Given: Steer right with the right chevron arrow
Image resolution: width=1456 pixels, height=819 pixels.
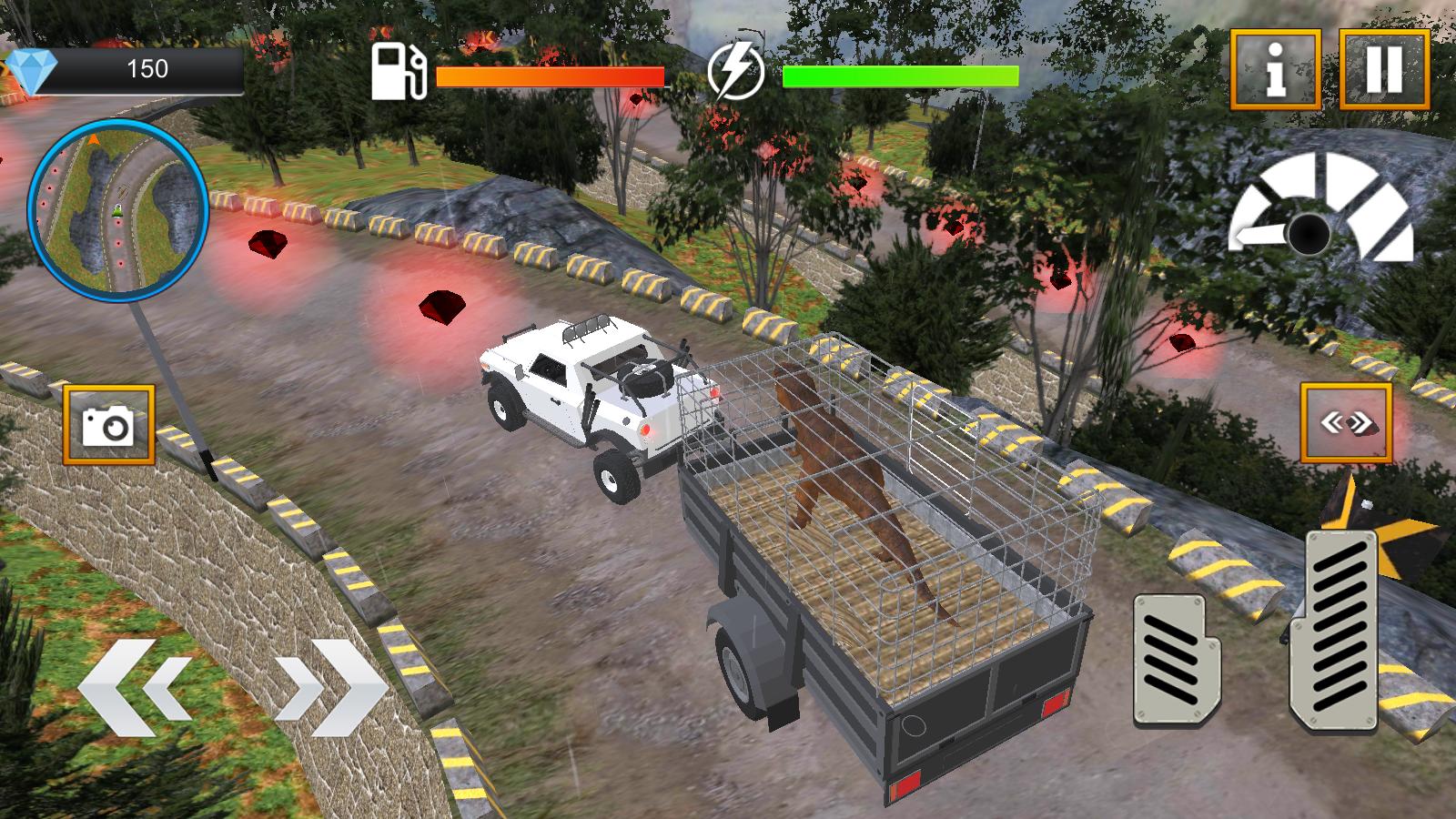Looking at the screenshot, I should [x=331, y=688].
